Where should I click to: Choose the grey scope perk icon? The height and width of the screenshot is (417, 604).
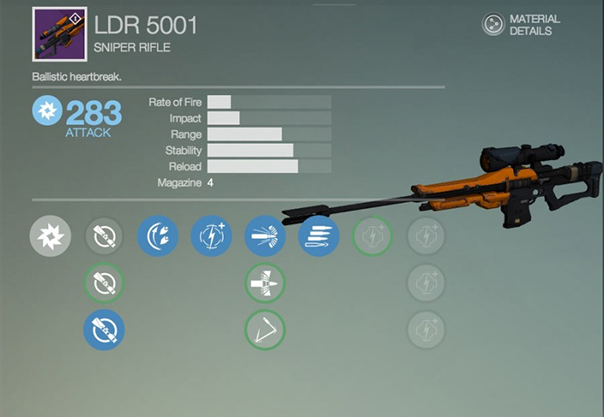tap(104, 237)
